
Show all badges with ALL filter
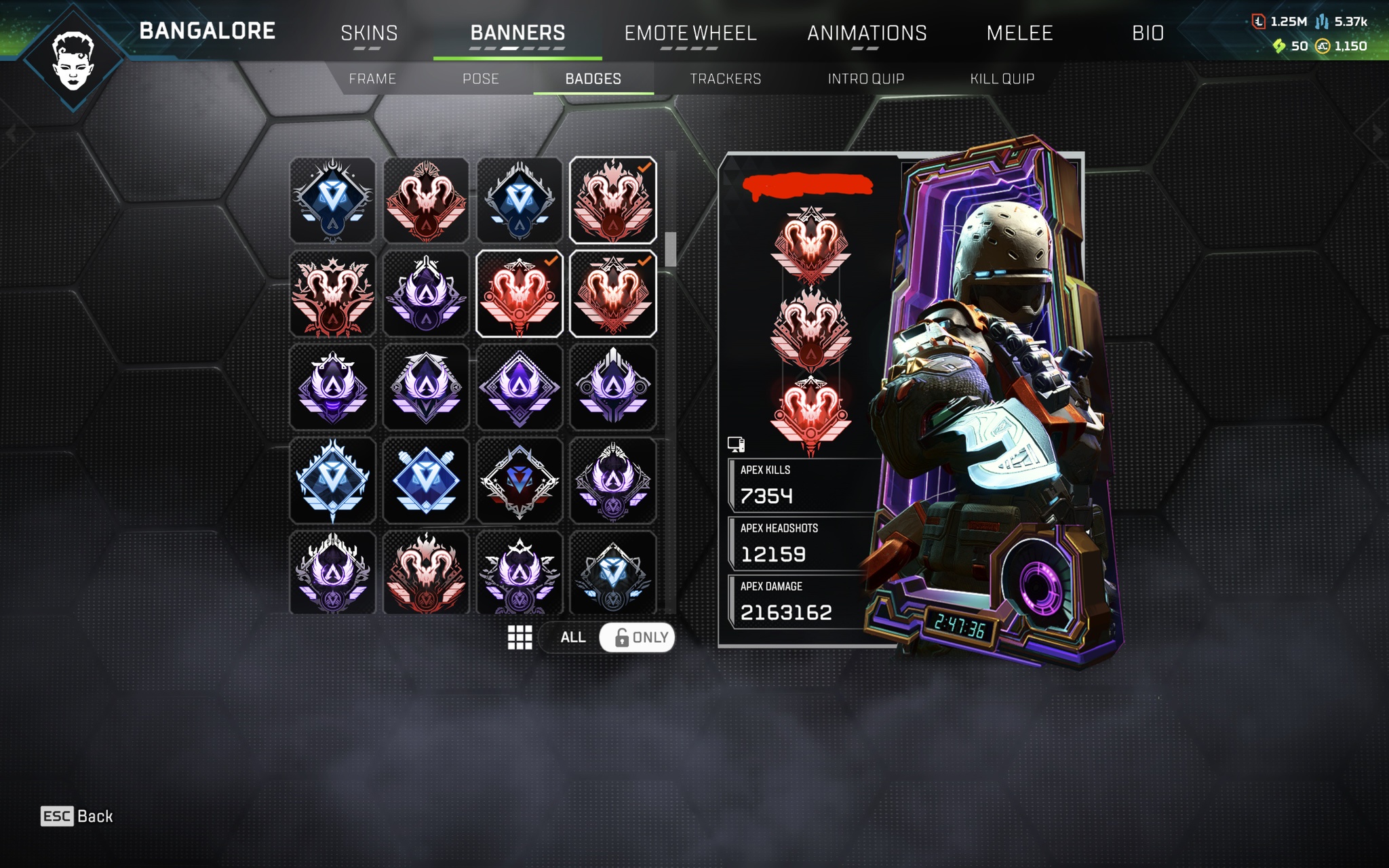[572, 637]
